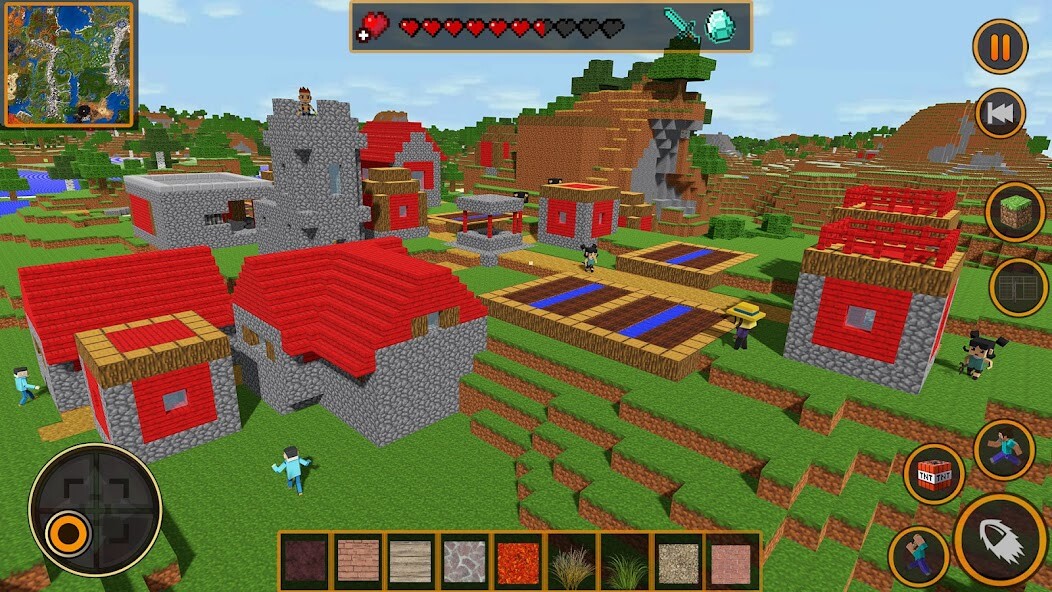This screenshot has height=592, width=1052.
Task: Tap the virtual joystick's orange thumb knob
Action: coord(69,533)
